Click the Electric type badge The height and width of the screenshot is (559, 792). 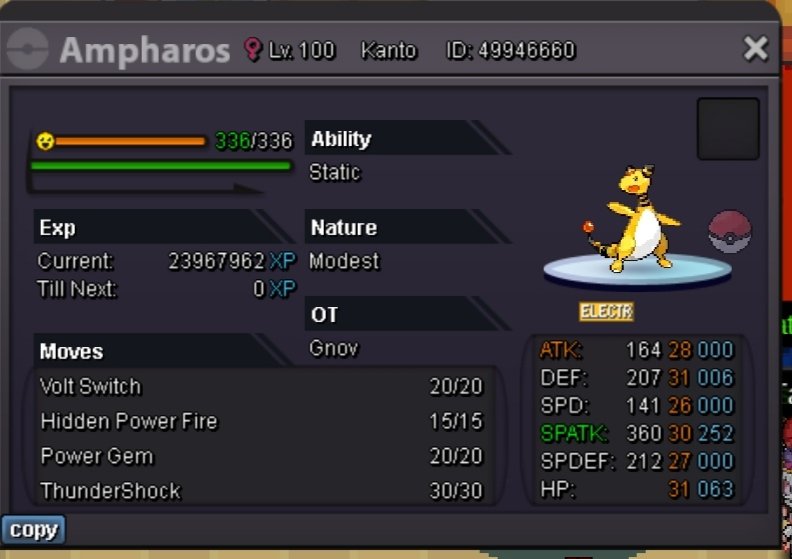click(606, 312)
